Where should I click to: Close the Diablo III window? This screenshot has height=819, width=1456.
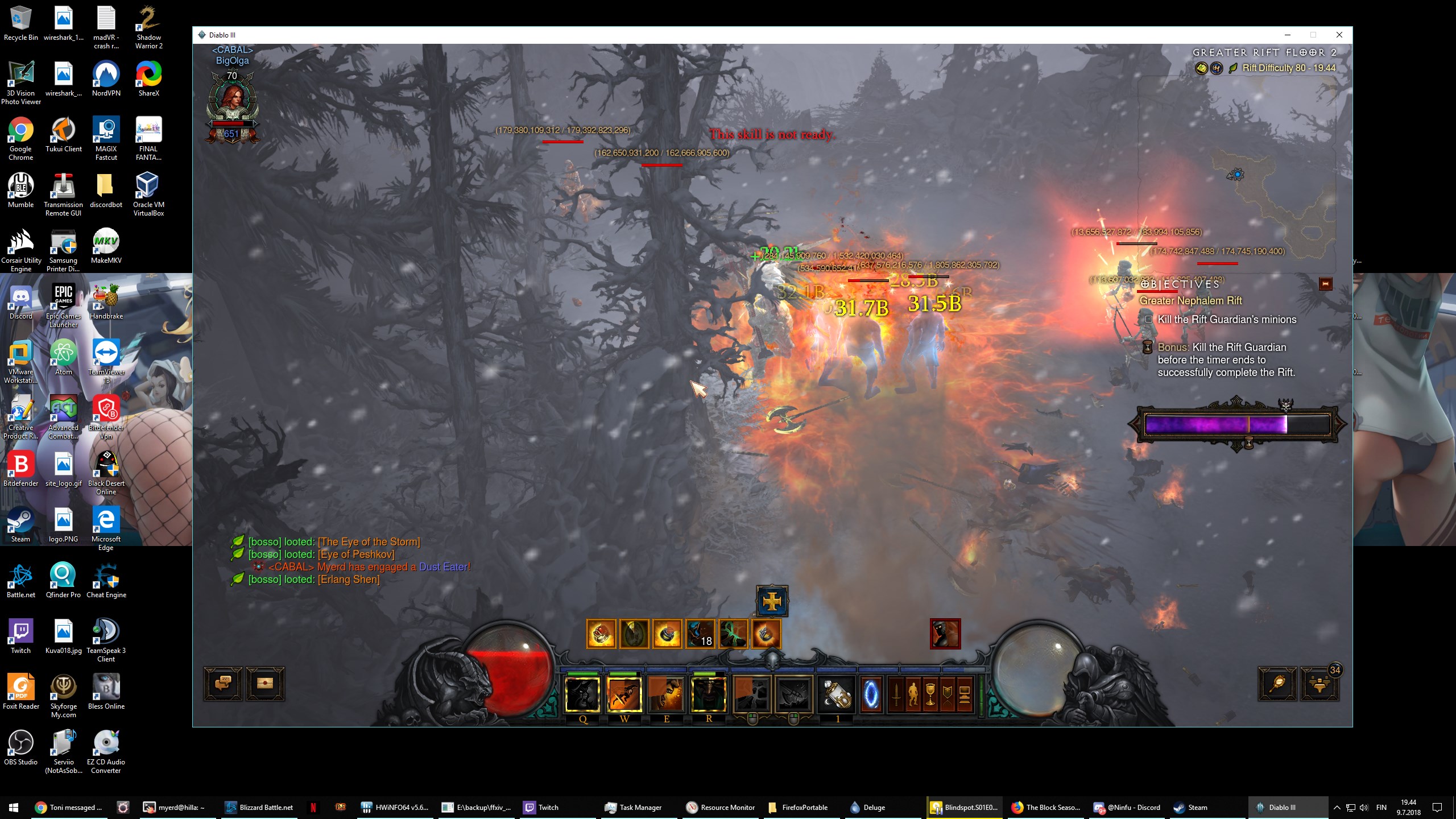click(x=1339, y=35)
